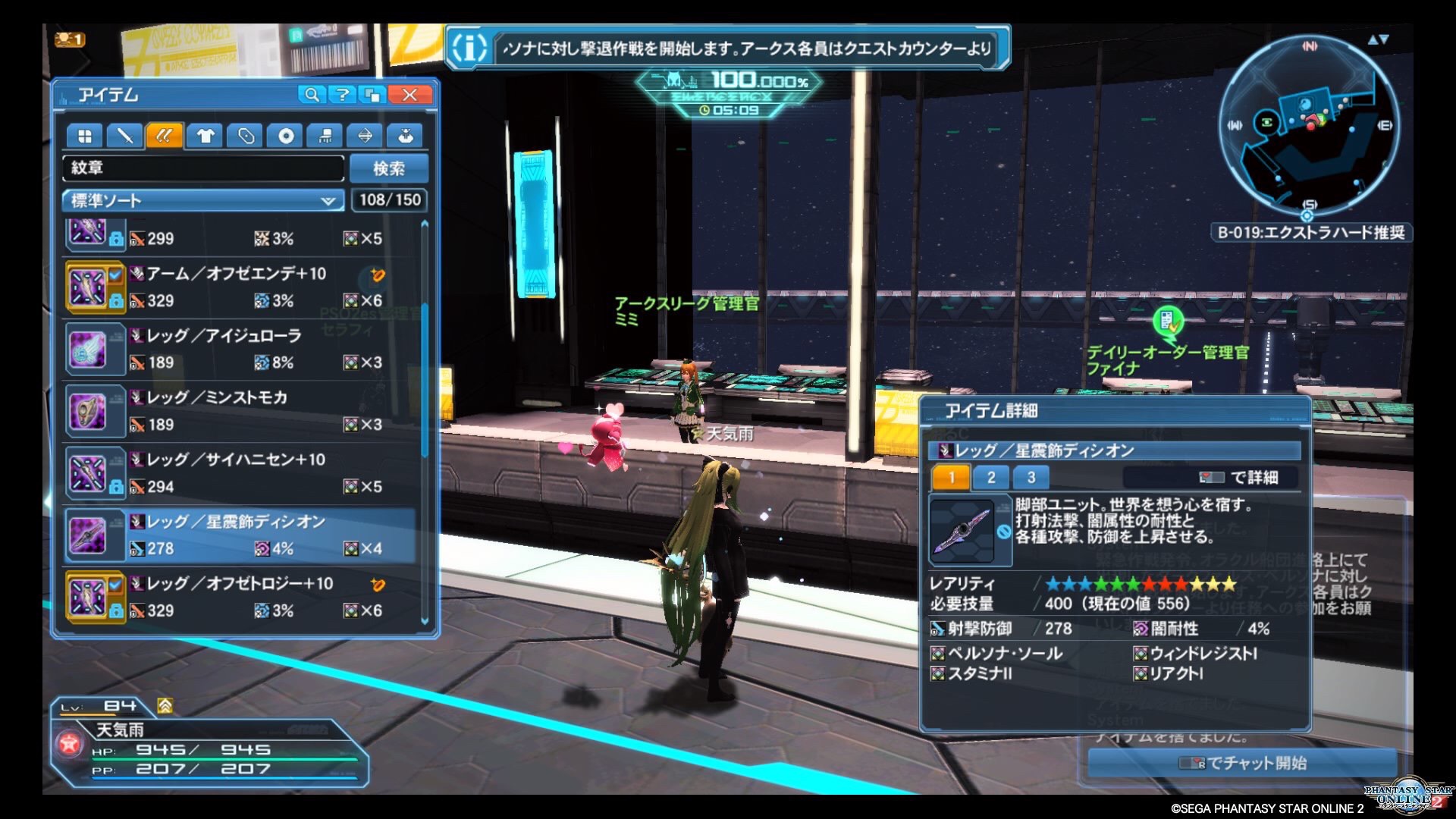Focus the search field containing 紋章
1456x819 pixels.
[x=203, y=168]
